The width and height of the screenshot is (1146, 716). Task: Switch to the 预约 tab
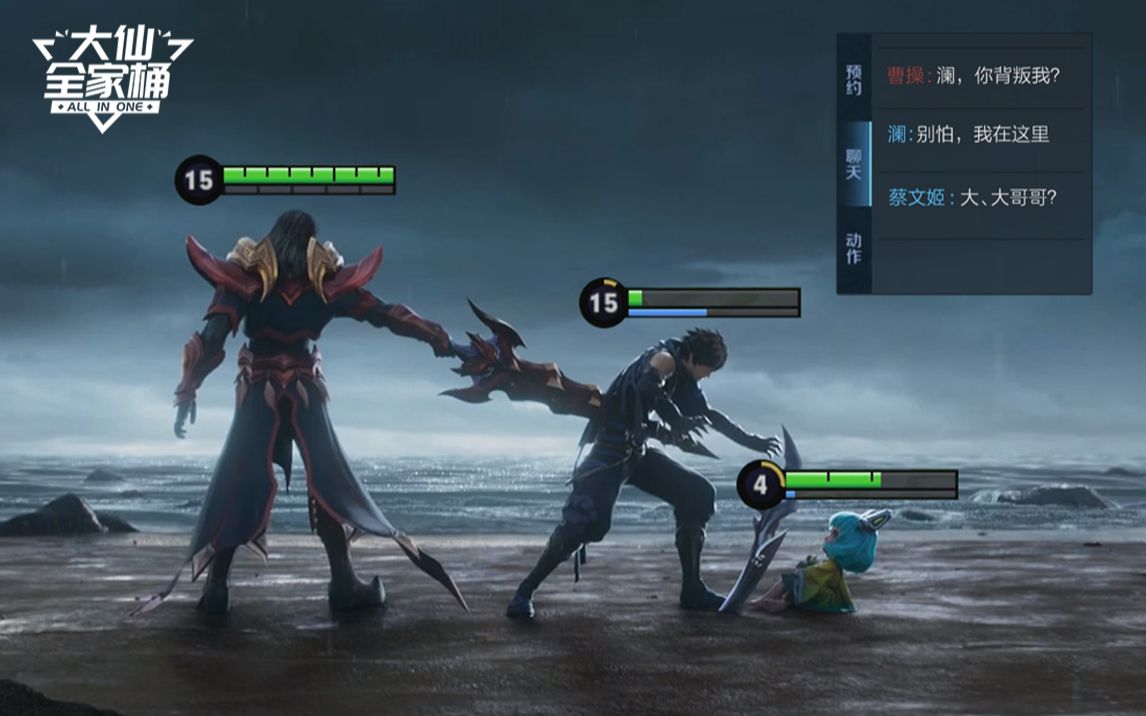853,80
